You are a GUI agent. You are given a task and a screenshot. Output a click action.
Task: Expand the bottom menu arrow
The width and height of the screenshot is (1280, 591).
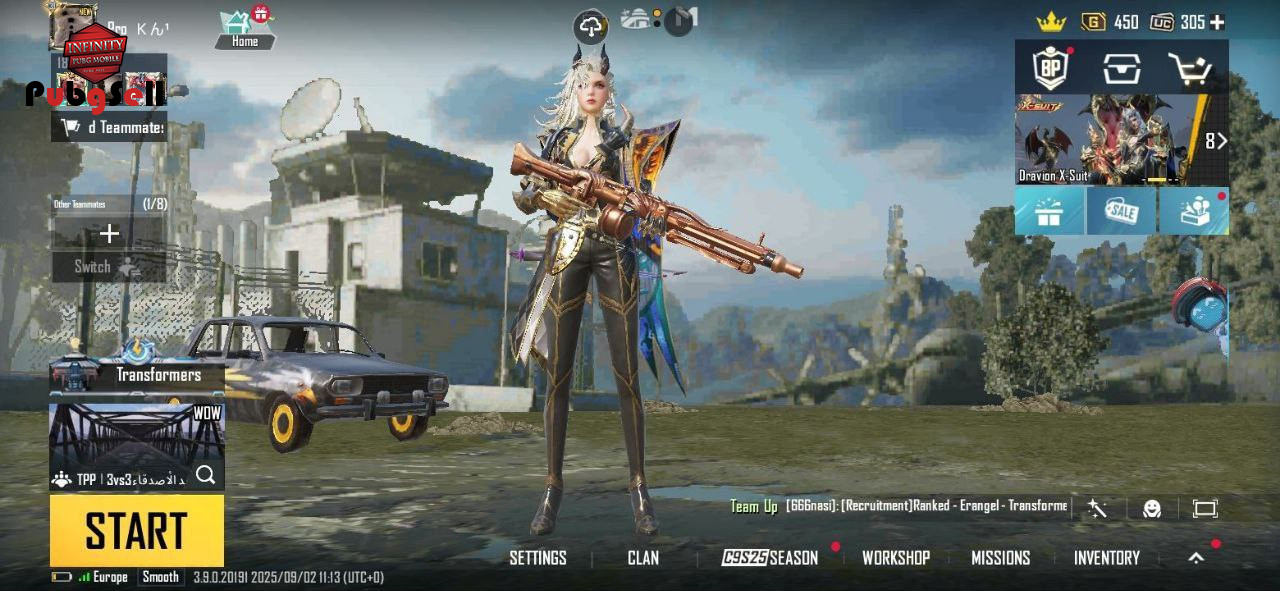pyautogui.click(x=1196, y=558)
